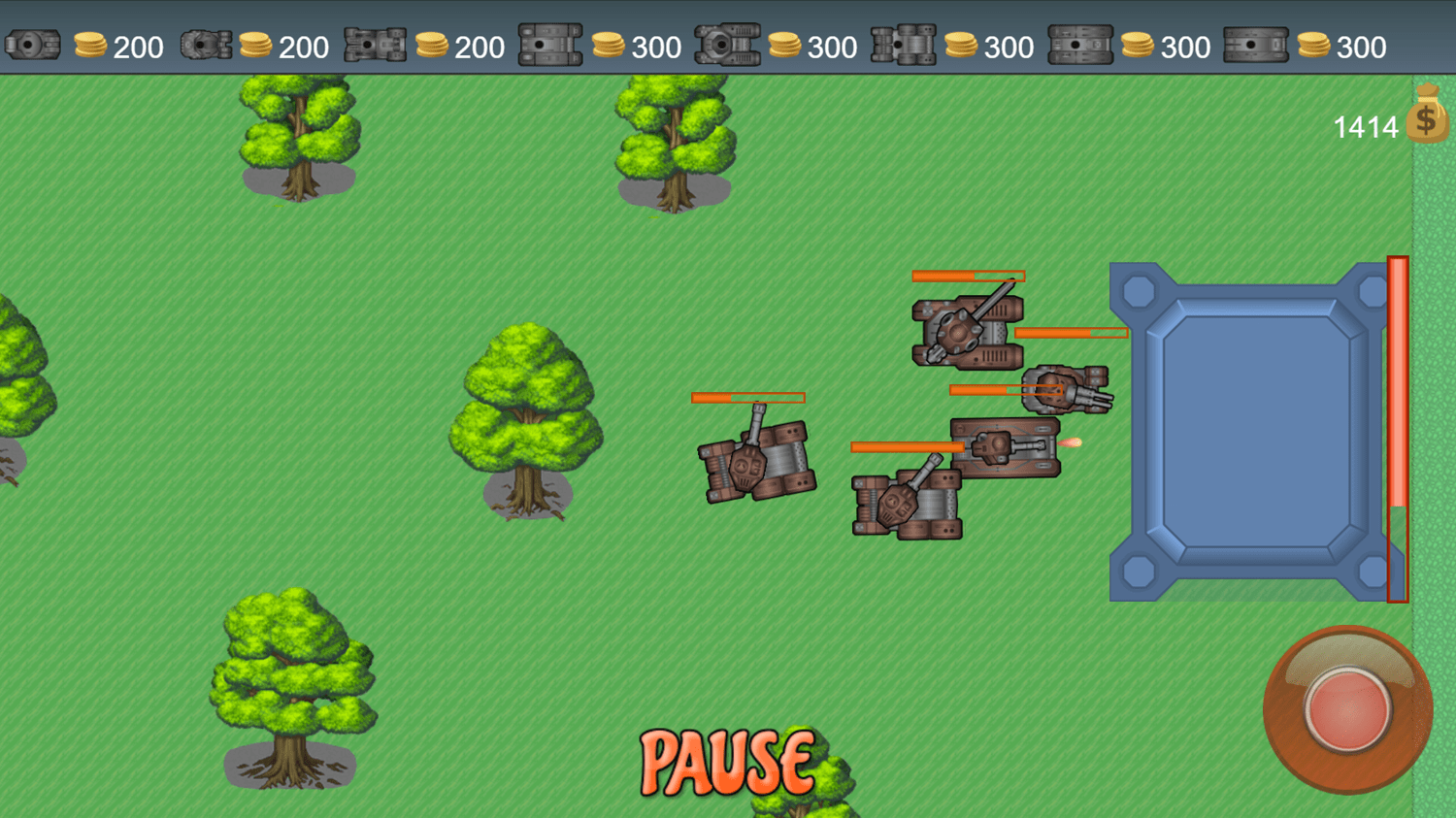
Task: Purchase the last tank in the top bar
Action: click(x=1257, y=44)
